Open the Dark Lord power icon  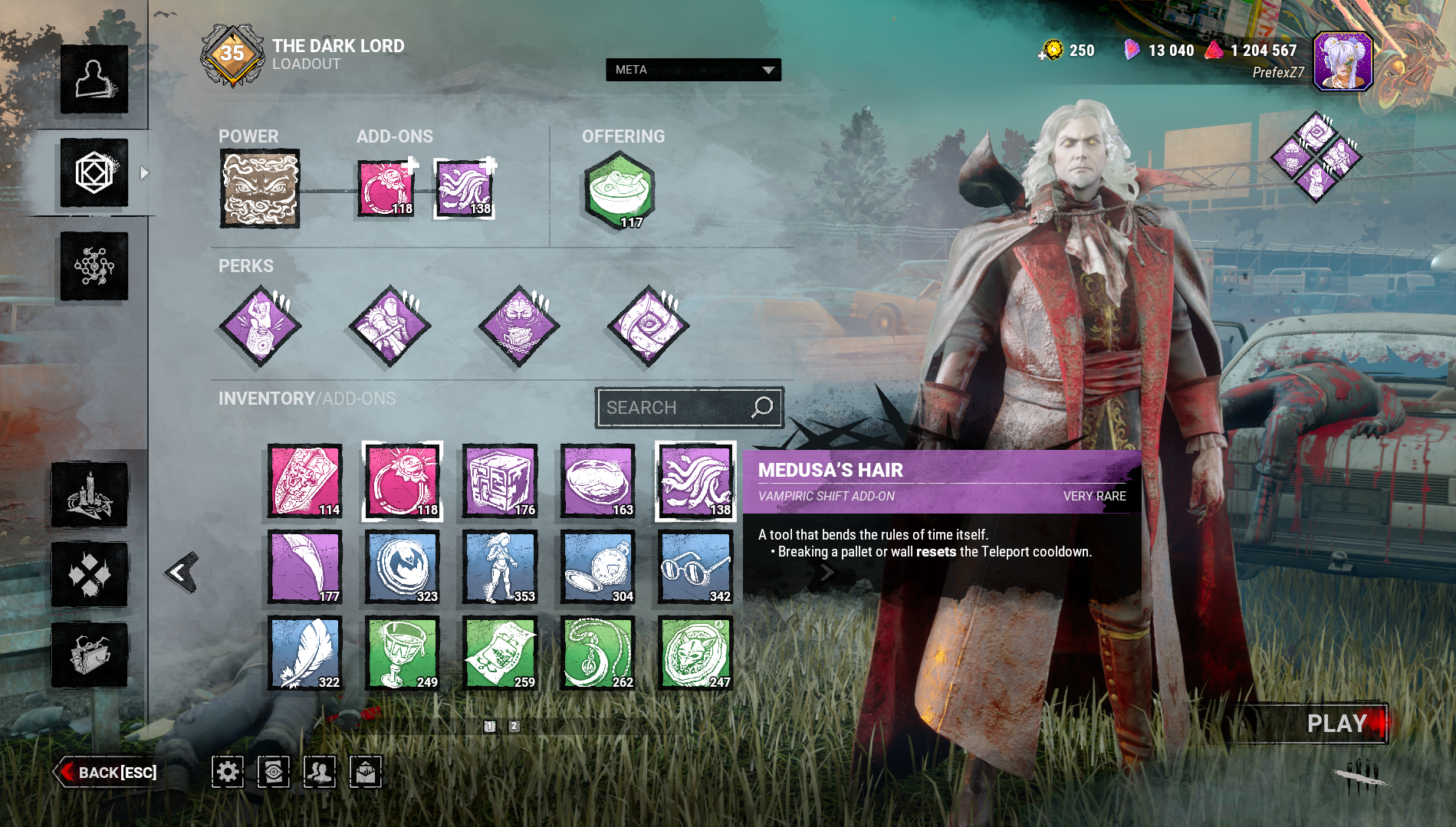(260, 189)
